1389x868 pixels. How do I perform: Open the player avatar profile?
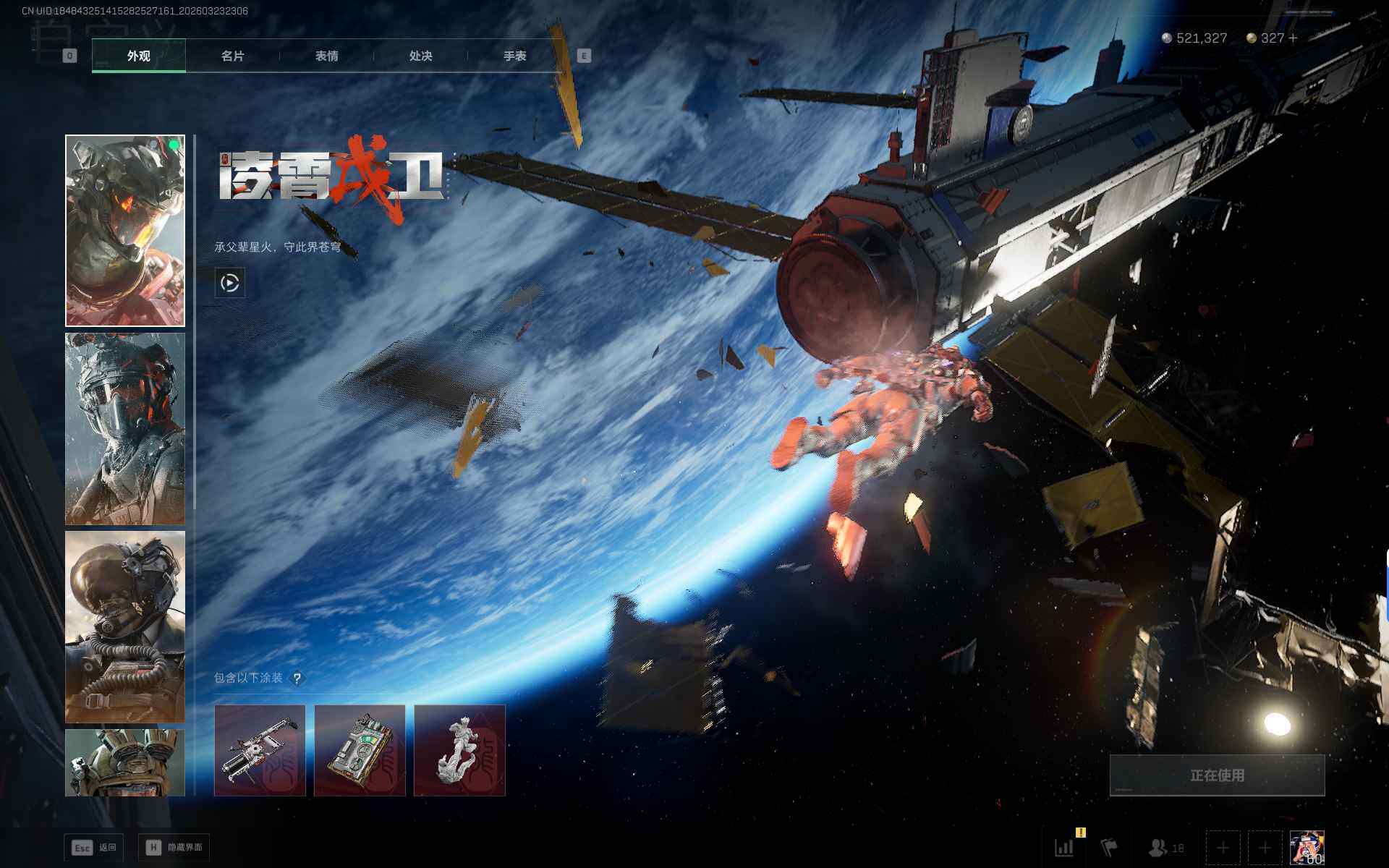click(x=1307, y=847)
